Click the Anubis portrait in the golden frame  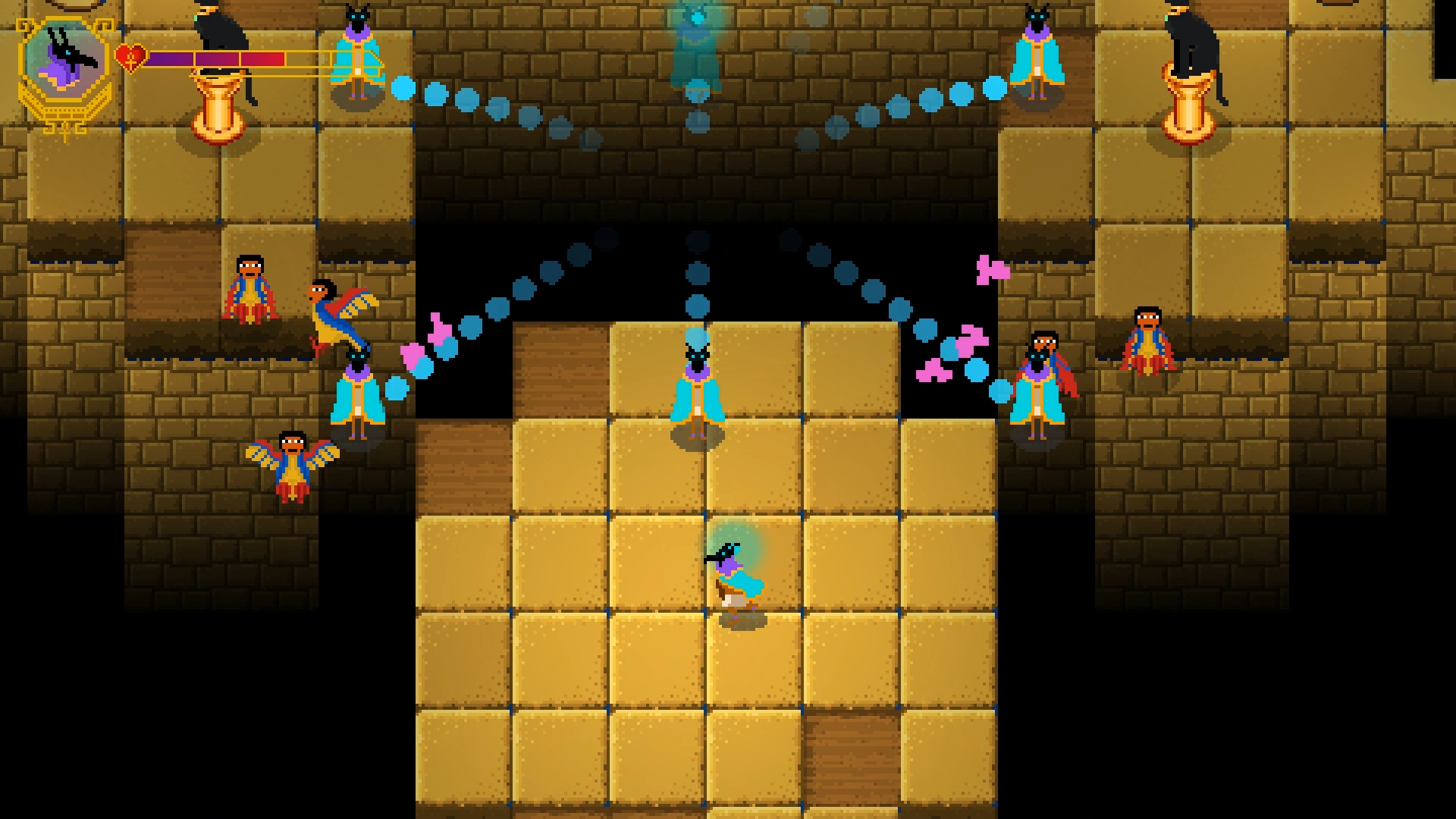click(x=64, y=61)
